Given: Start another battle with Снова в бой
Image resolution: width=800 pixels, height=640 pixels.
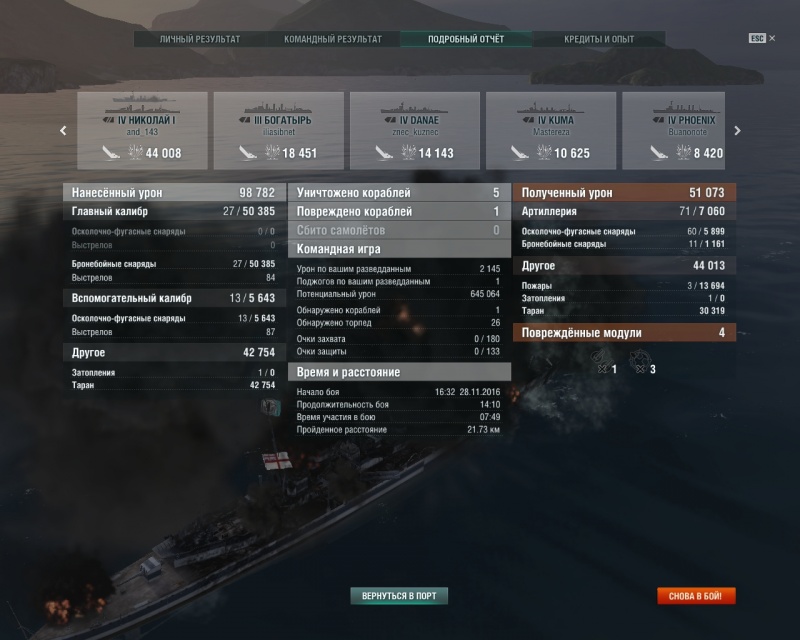Looking at the screenshot, I should point(697,596).
